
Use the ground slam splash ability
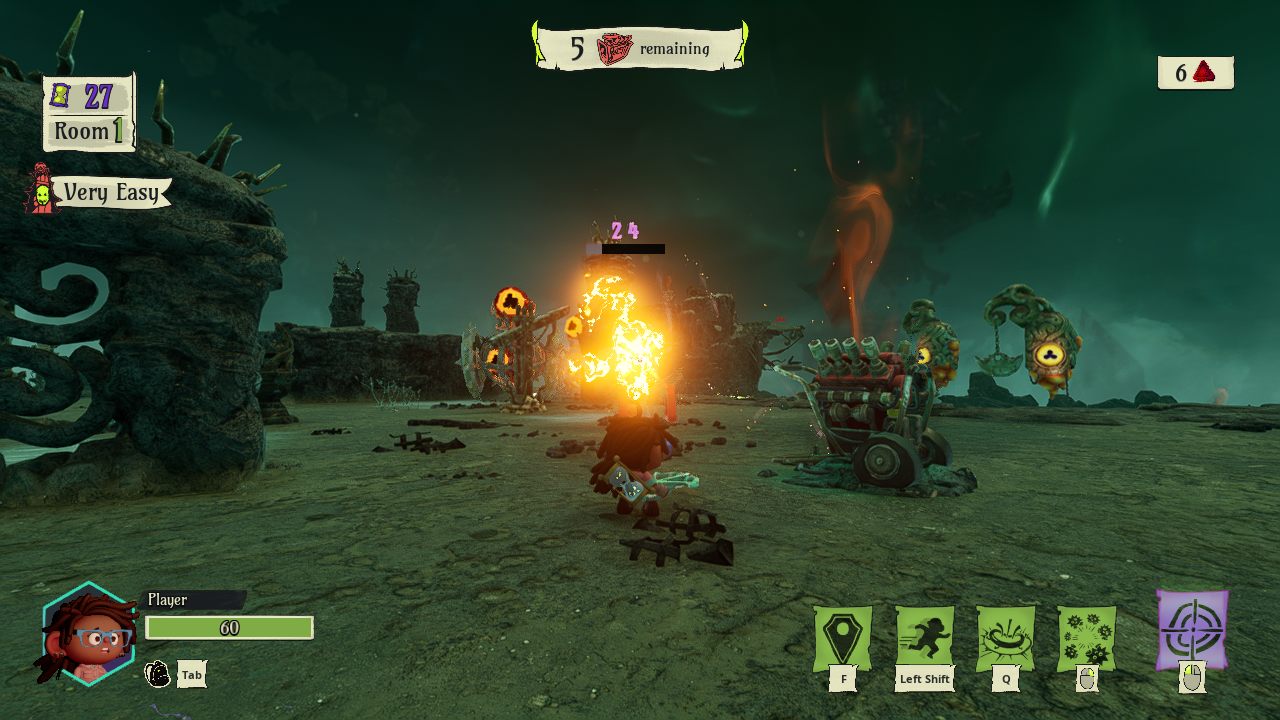click(x=1006, y=637)
